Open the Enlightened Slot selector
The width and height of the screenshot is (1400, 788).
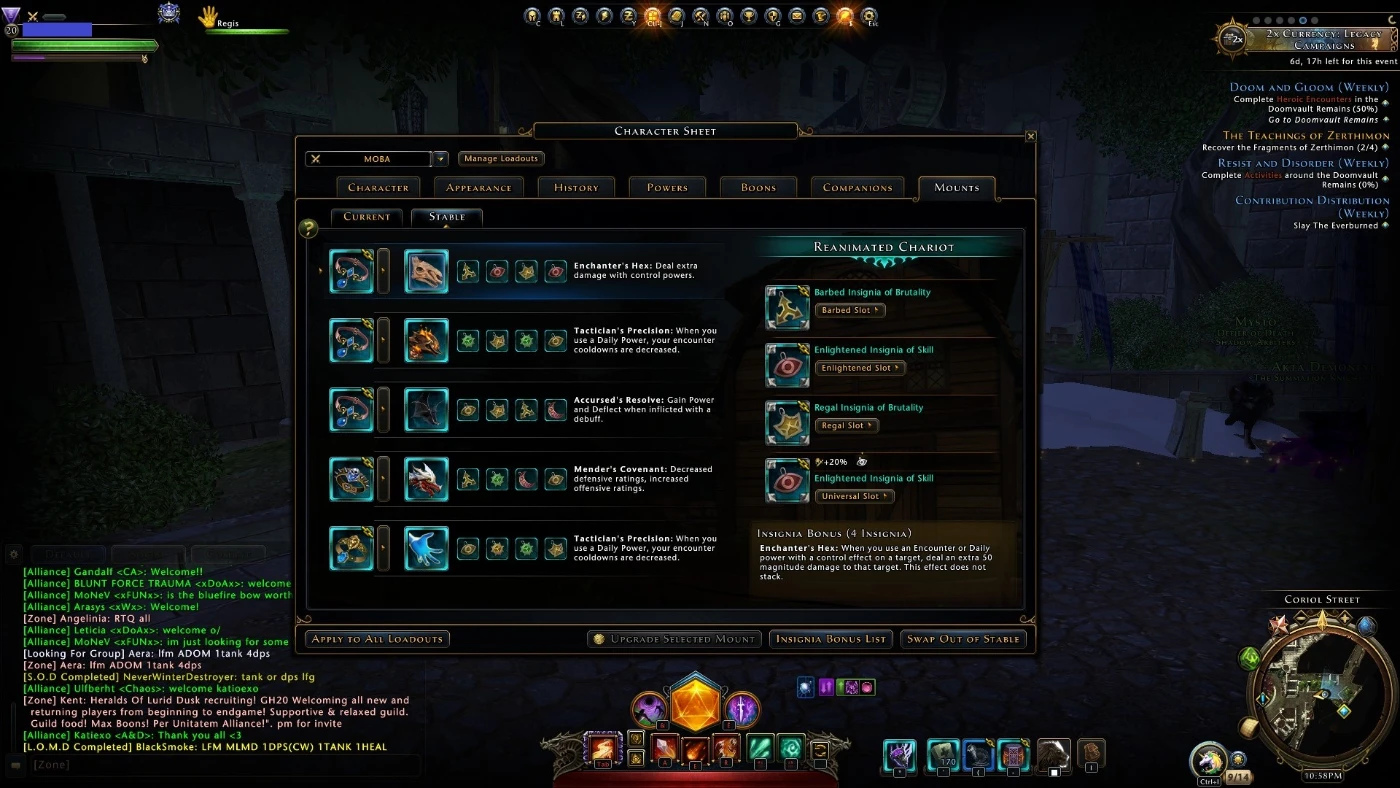coord(859,368)
